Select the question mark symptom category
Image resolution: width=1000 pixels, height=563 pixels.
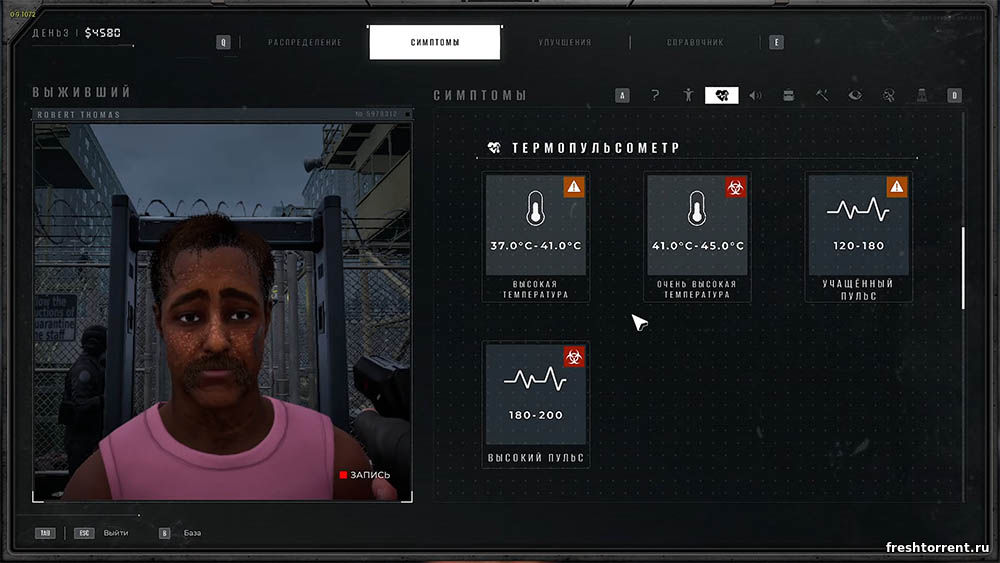pos(655,96)
